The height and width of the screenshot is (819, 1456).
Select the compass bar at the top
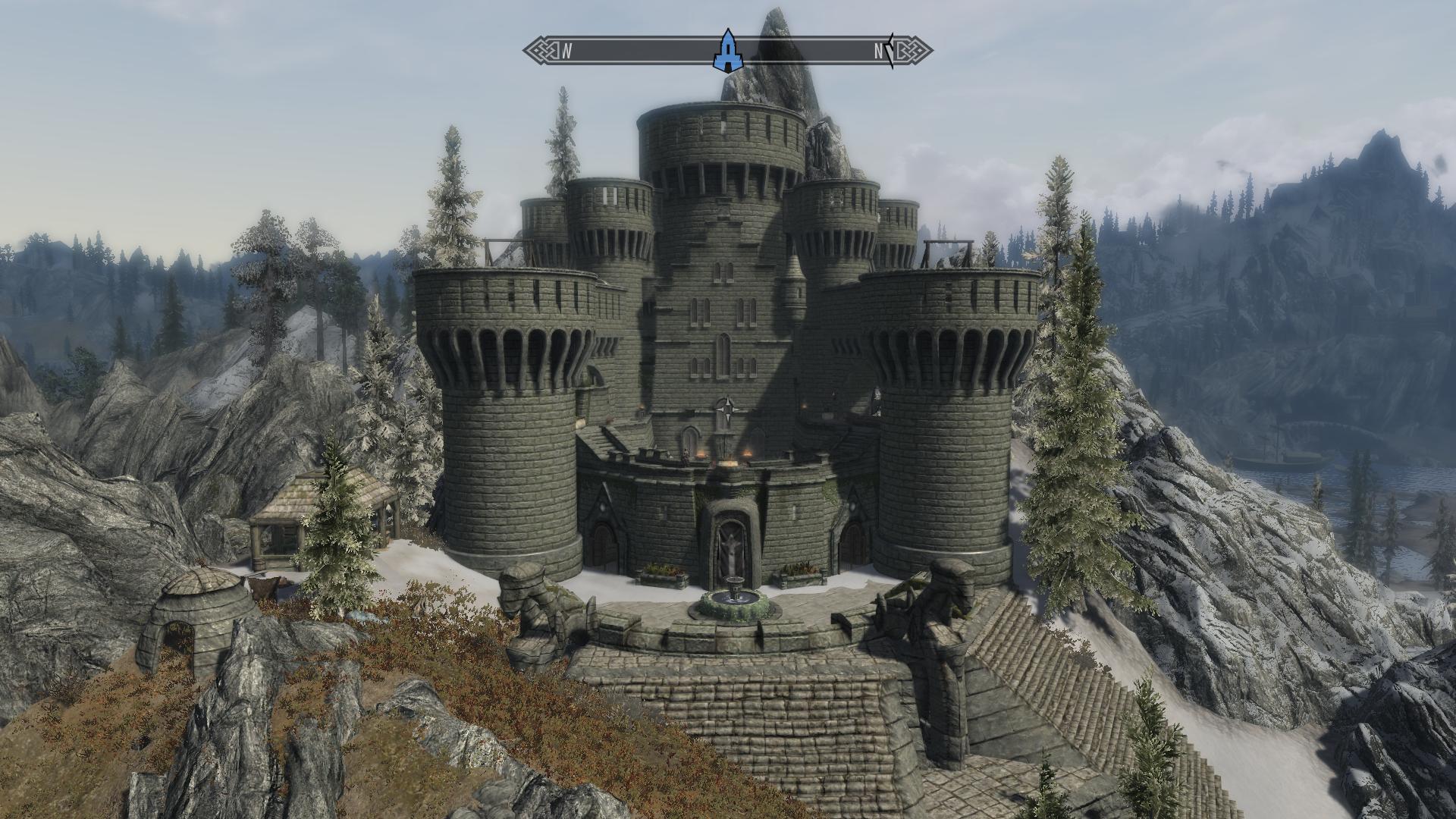tap(804, 52)
